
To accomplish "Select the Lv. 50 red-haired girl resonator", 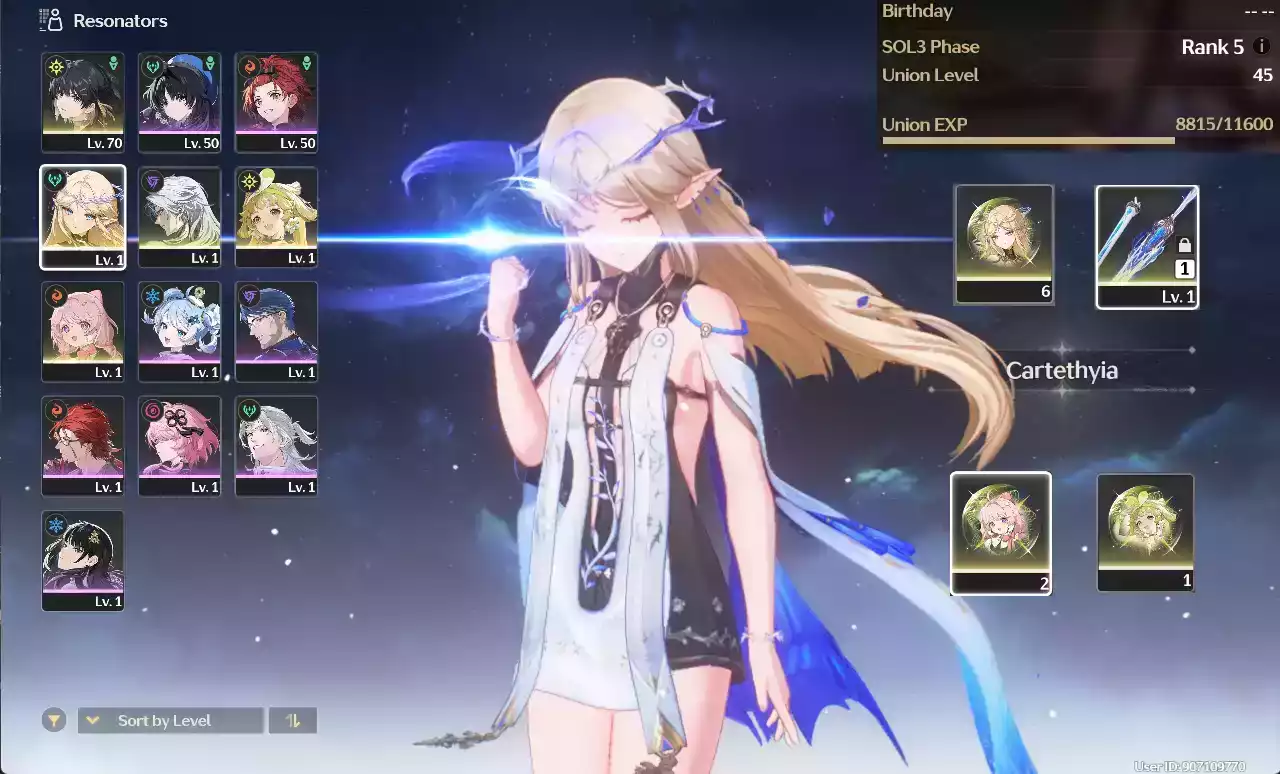I will tap(277, 102).
